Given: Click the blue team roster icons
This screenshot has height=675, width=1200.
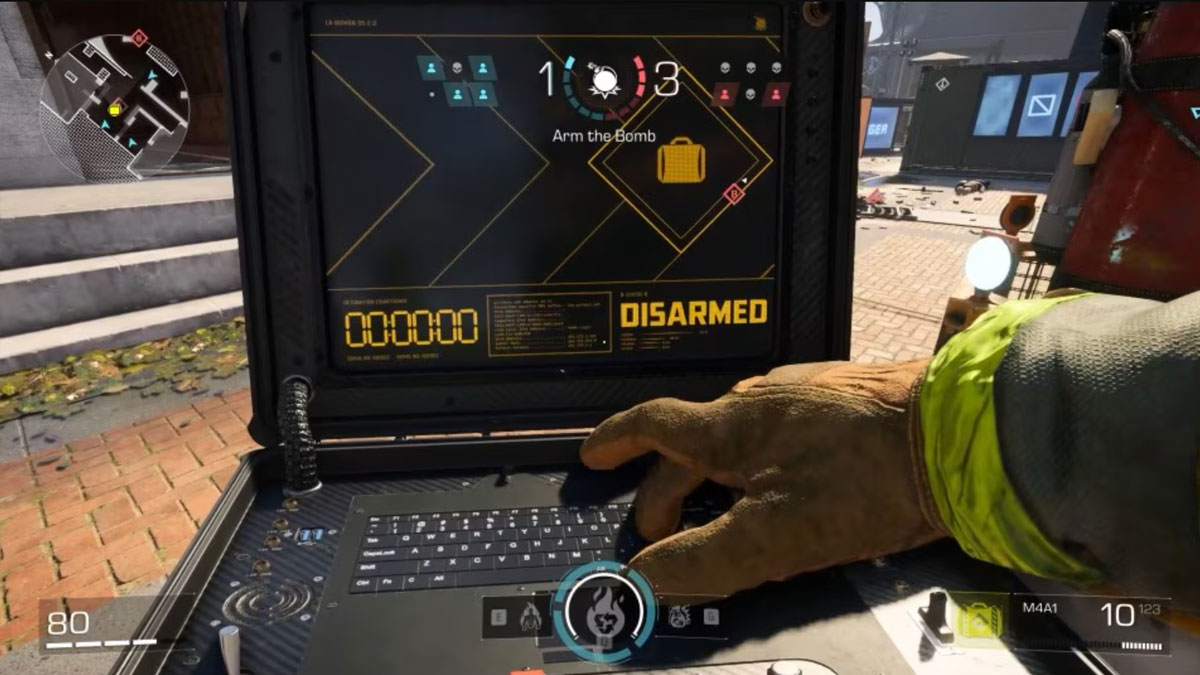Looking at the screenshot, I should pos(457,80).
